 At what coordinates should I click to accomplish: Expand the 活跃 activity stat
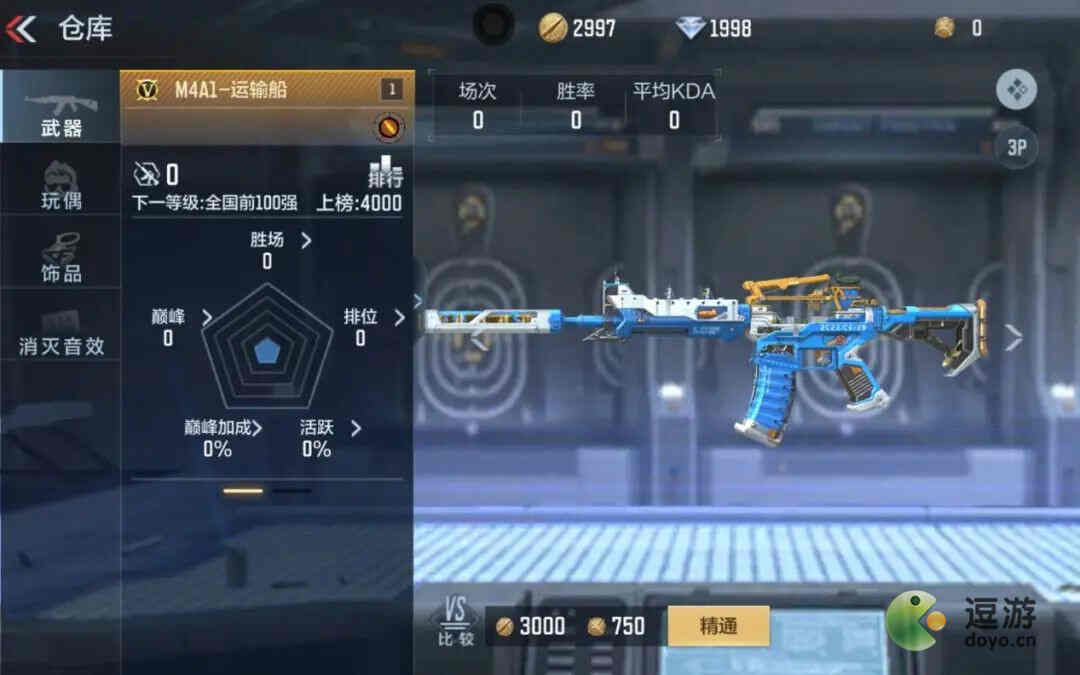coord(330,428)
